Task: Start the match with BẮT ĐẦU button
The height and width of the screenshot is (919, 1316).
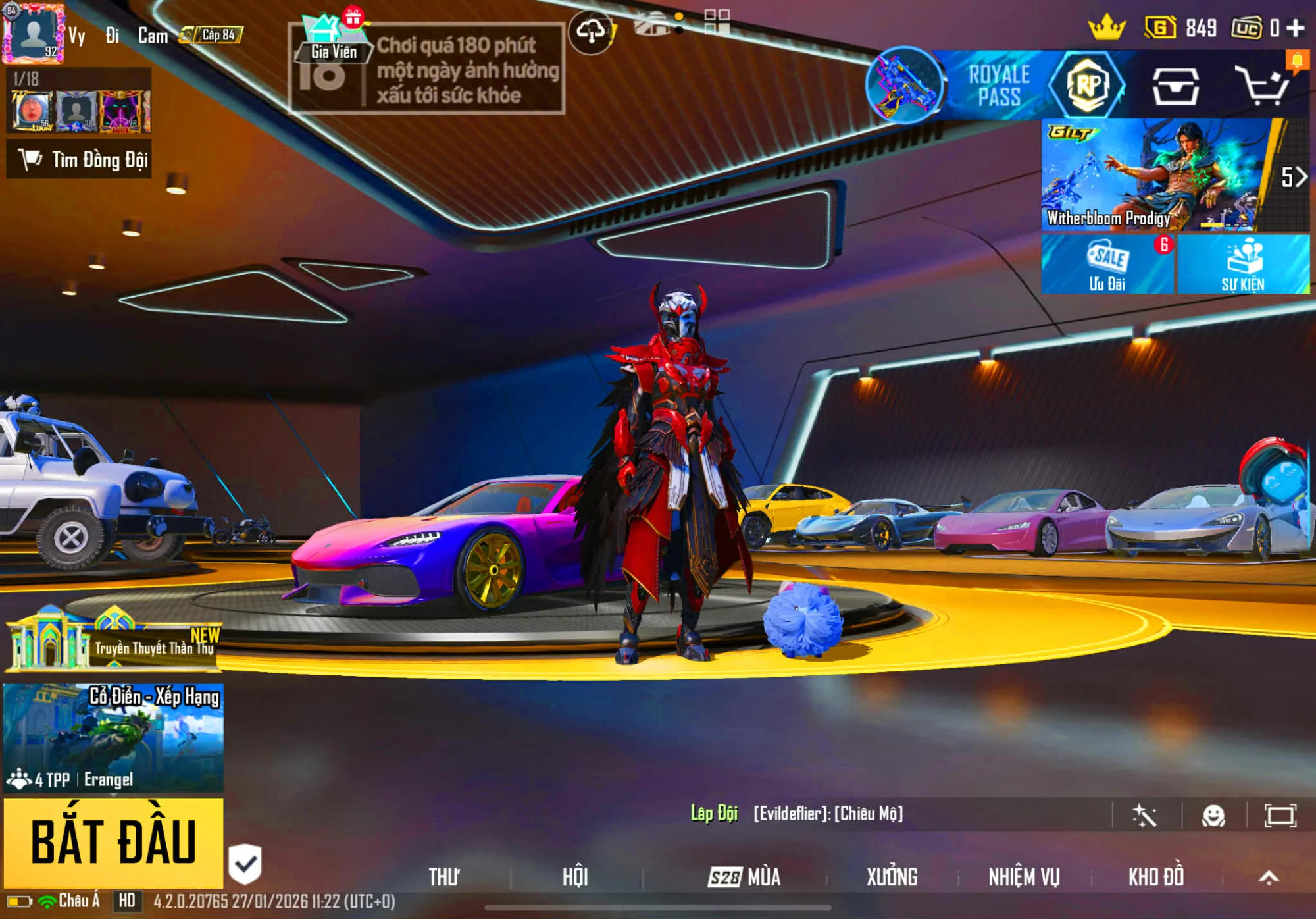Action: point(113,843)
